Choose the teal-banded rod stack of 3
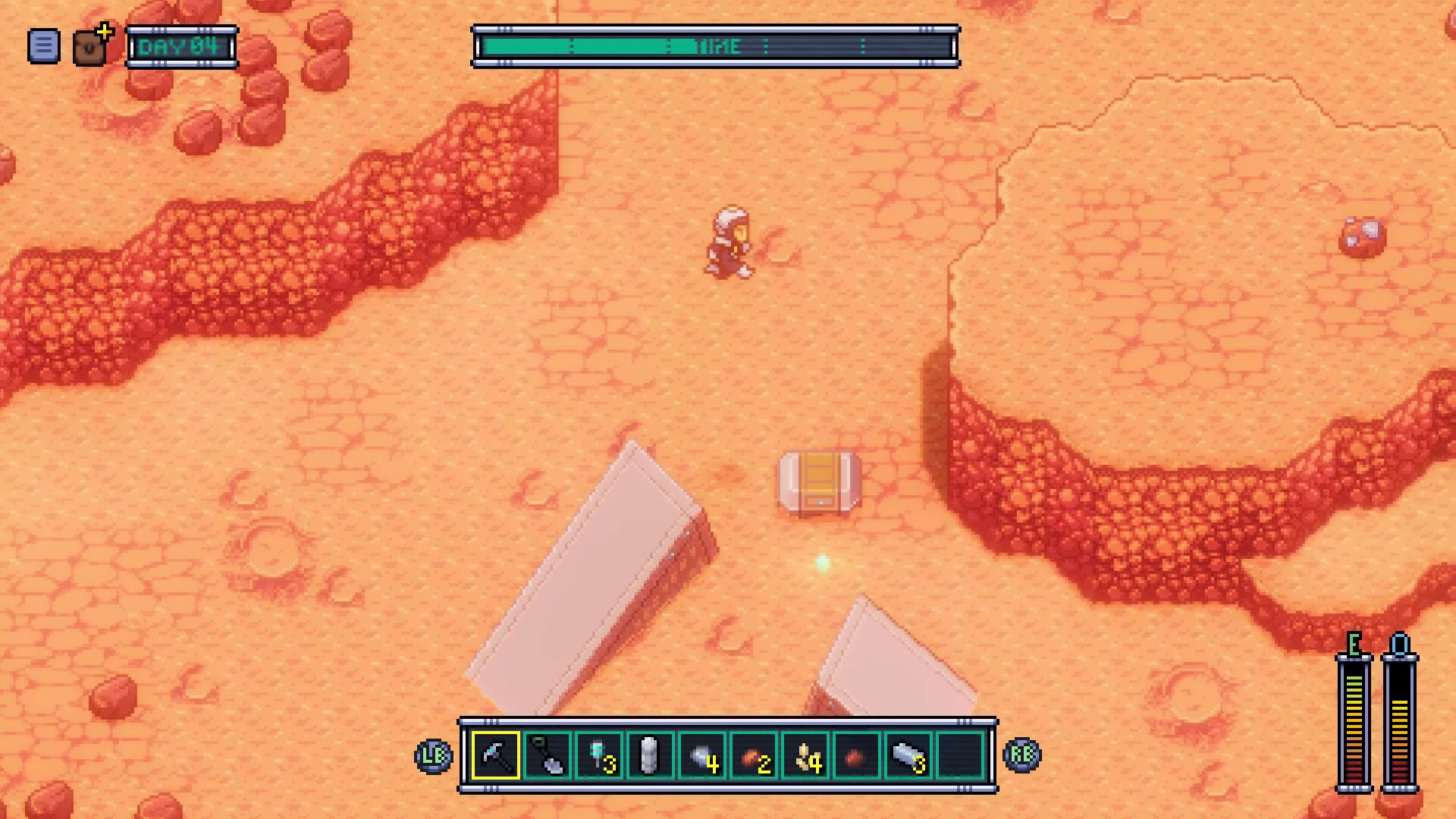The width and height of the screenshot is (1456, 819). (x=599, y=756)
